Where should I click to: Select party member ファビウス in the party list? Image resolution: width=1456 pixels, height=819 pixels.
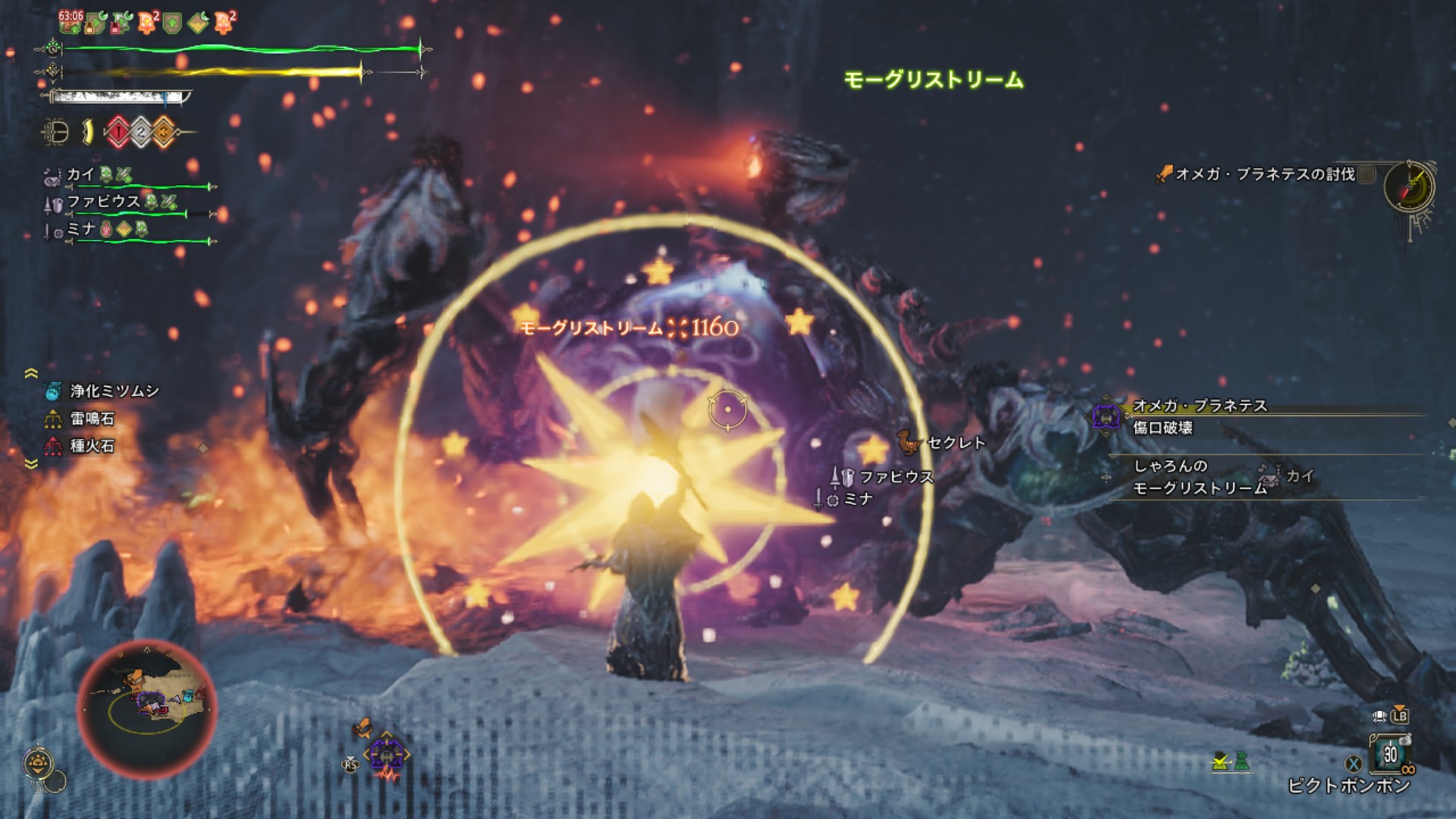(x=103, y=202)
